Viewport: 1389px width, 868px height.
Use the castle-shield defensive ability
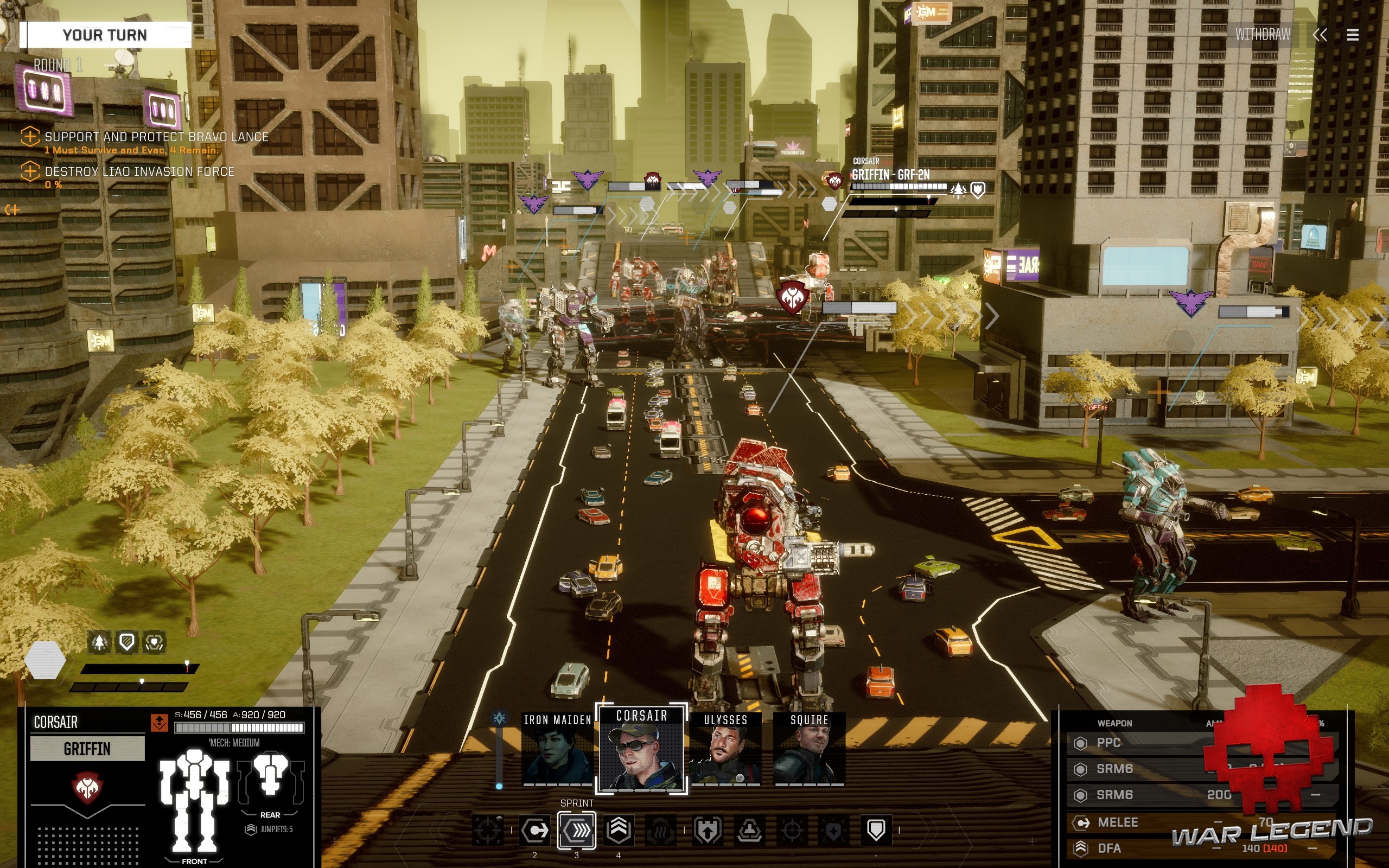[x=707, y=830]
